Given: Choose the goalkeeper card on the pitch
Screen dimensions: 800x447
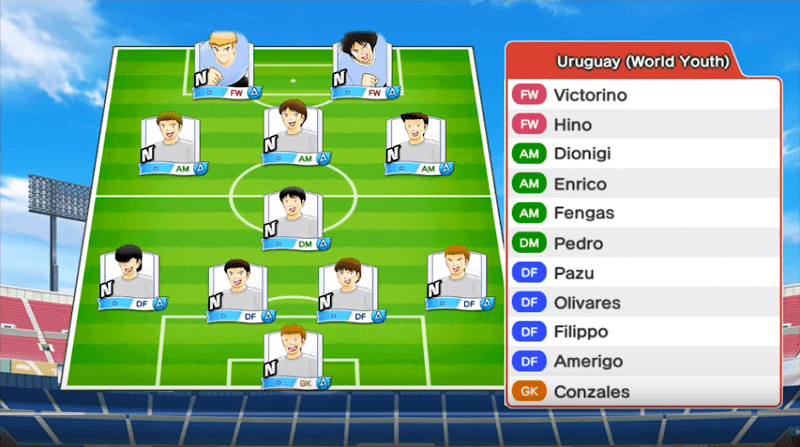Looking at the screenshot, I should 293,357.
